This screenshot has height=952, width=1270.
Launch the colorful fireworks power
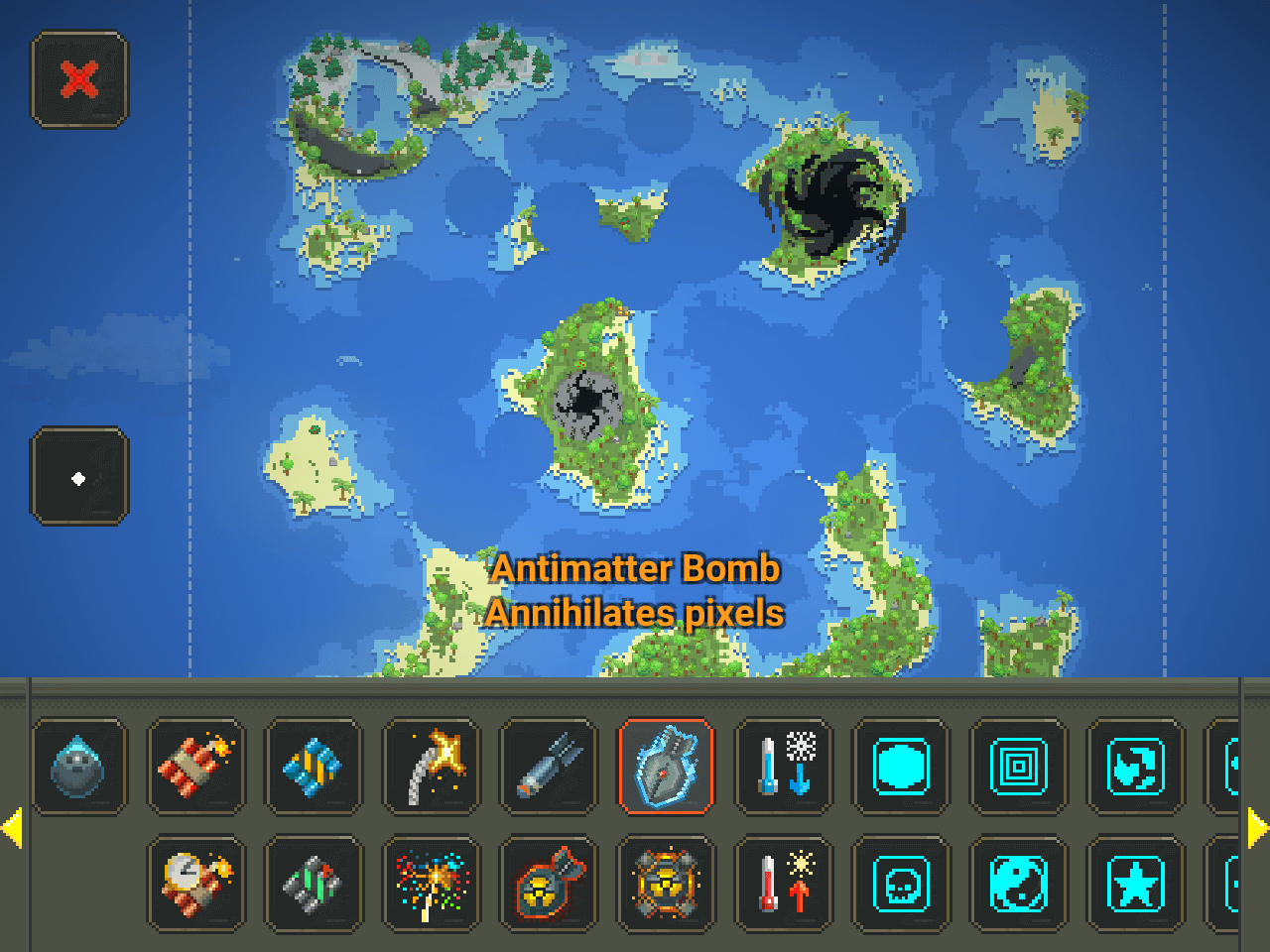coord(431,884)
